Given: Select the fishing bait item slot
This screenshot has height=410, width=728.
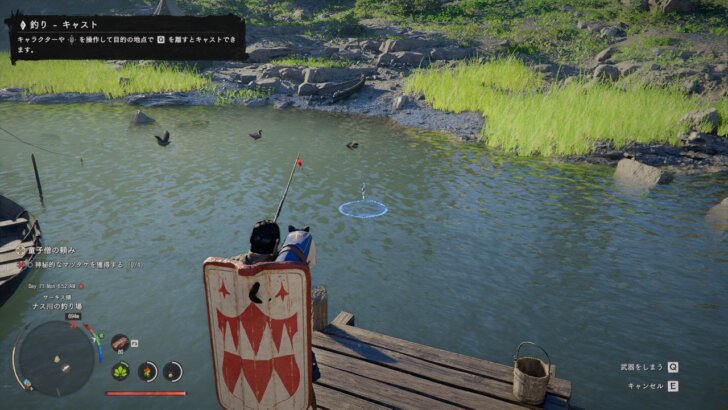Looking at the screenshot, I should tap(119, 343).
